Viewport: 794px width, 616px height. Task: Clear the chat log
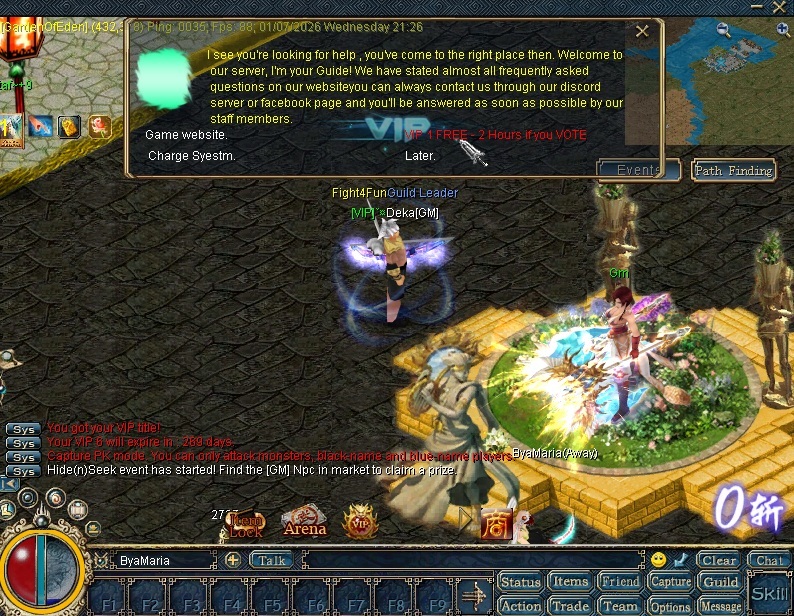(x=718, y=561)
